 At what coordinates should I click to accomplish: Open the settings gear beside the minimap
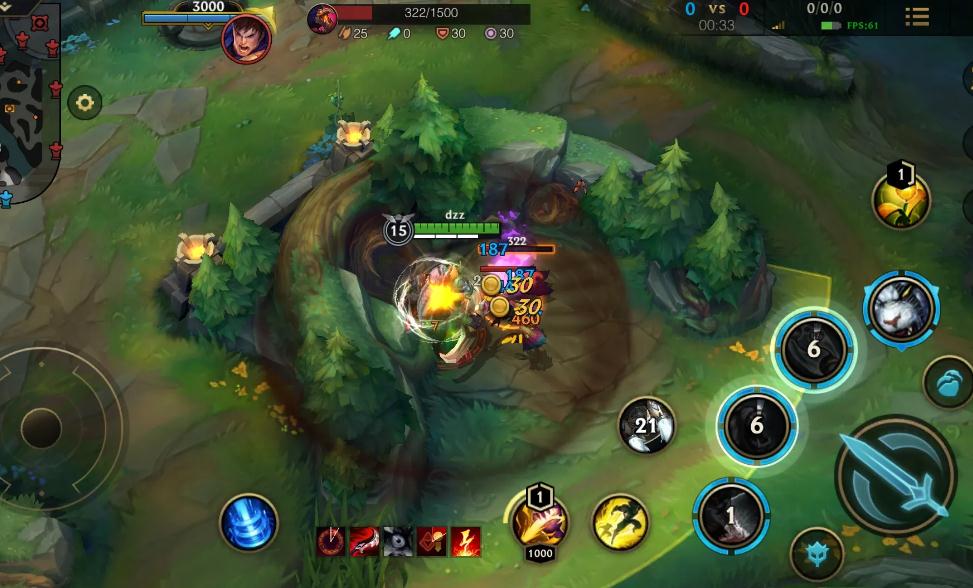pos(85,102)
